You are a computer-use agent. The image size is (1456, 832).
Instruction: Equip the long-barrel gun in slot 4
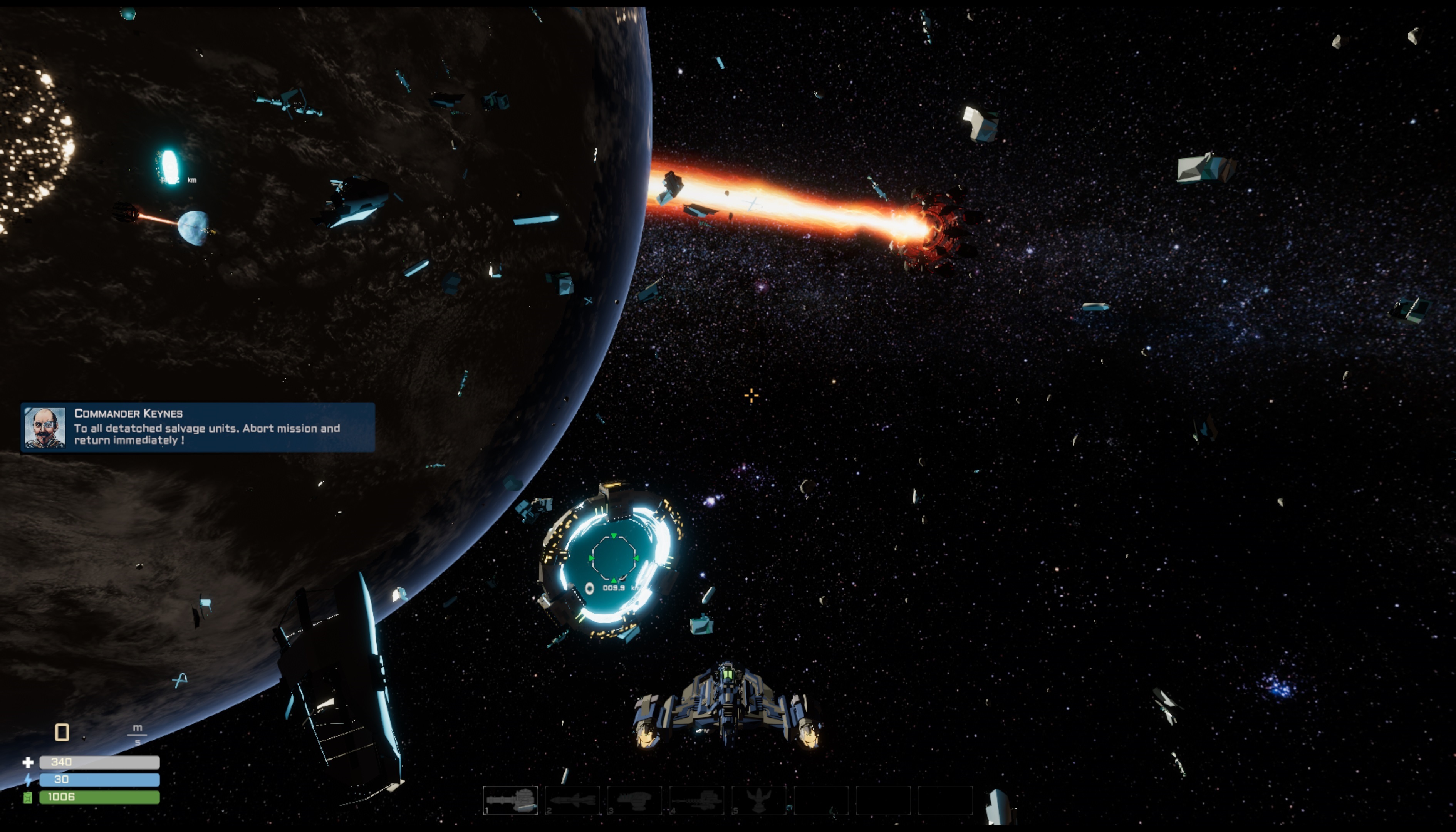click(x=696, y=800)
